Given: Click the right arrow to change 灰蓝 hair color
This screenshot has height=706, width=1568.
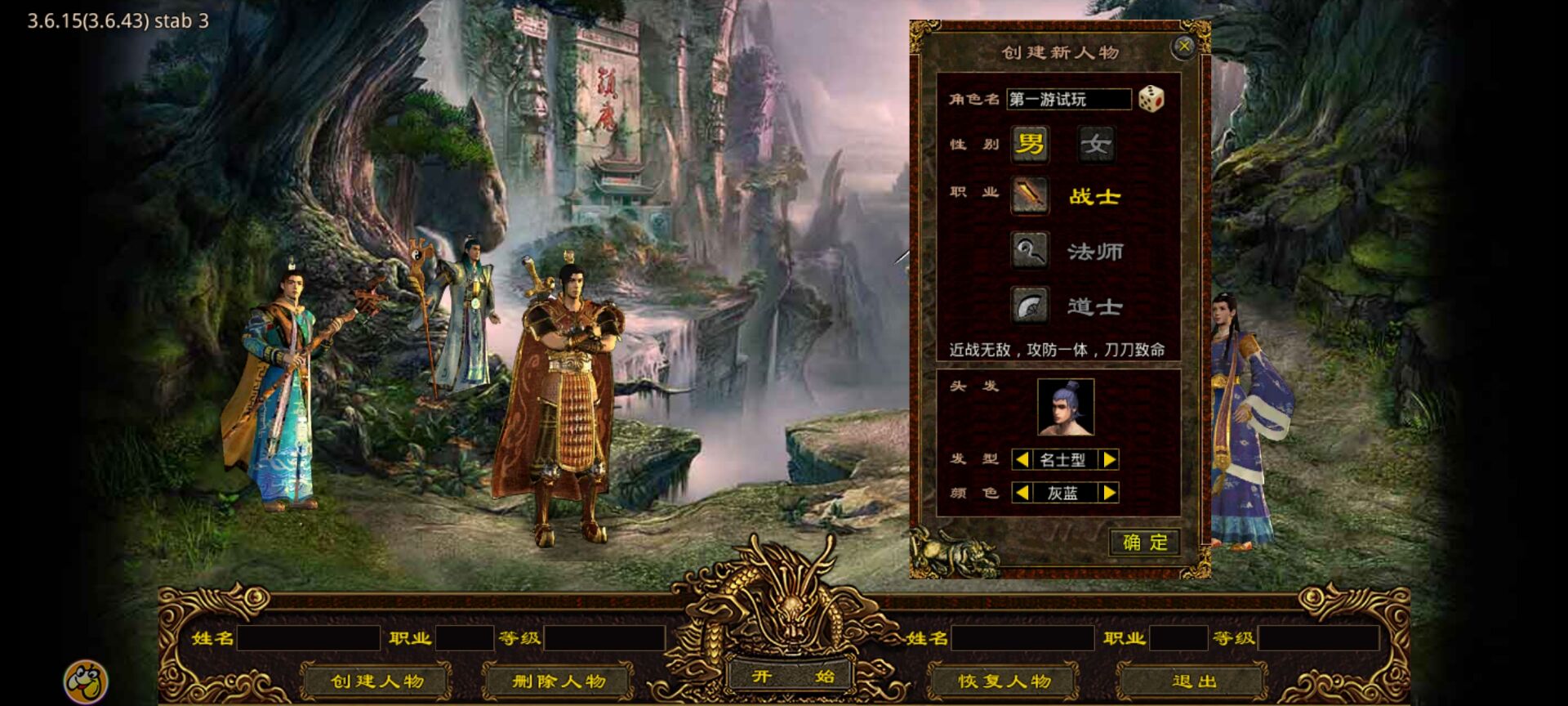Looking at the screenshot, I should point(1109,494).
